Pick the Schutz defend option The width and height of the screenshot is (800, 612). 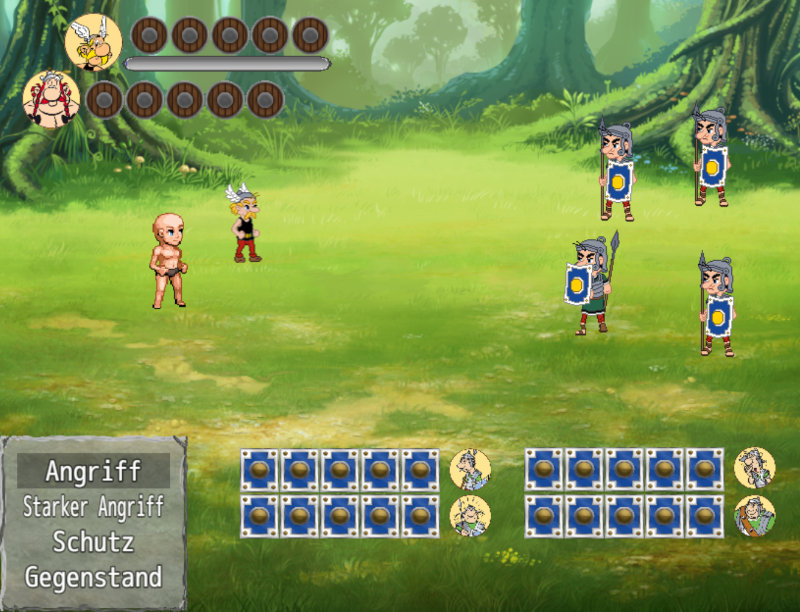[93, 542]
